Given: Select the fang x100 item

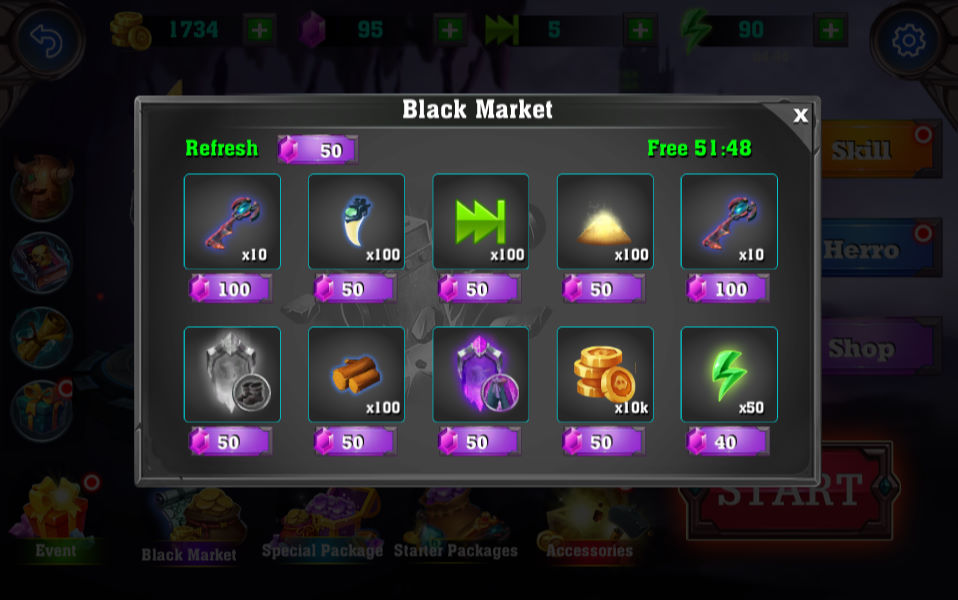Looking at the screenshot, I should click(x=356, y=222).
